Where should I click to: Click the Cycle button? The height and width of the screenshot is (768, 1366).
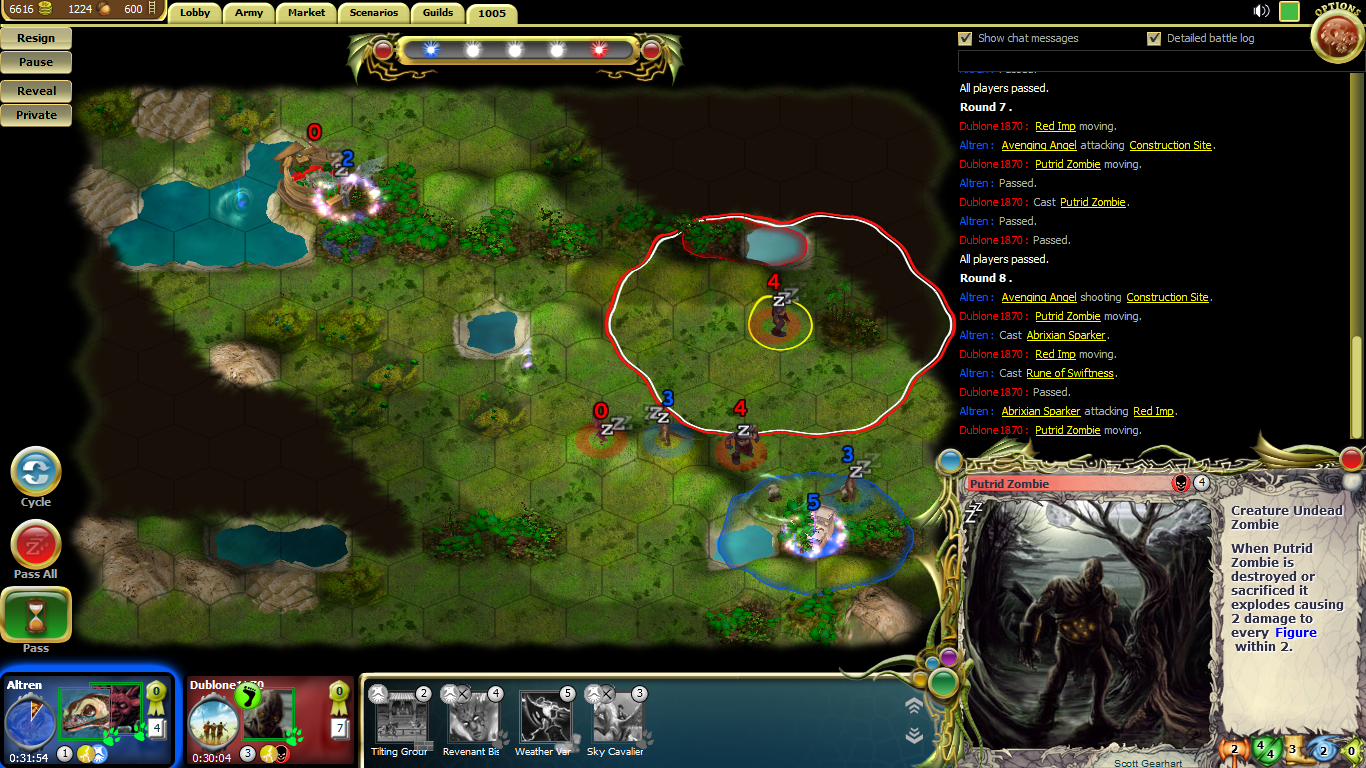pyautogui.click(x=36, y=471)
